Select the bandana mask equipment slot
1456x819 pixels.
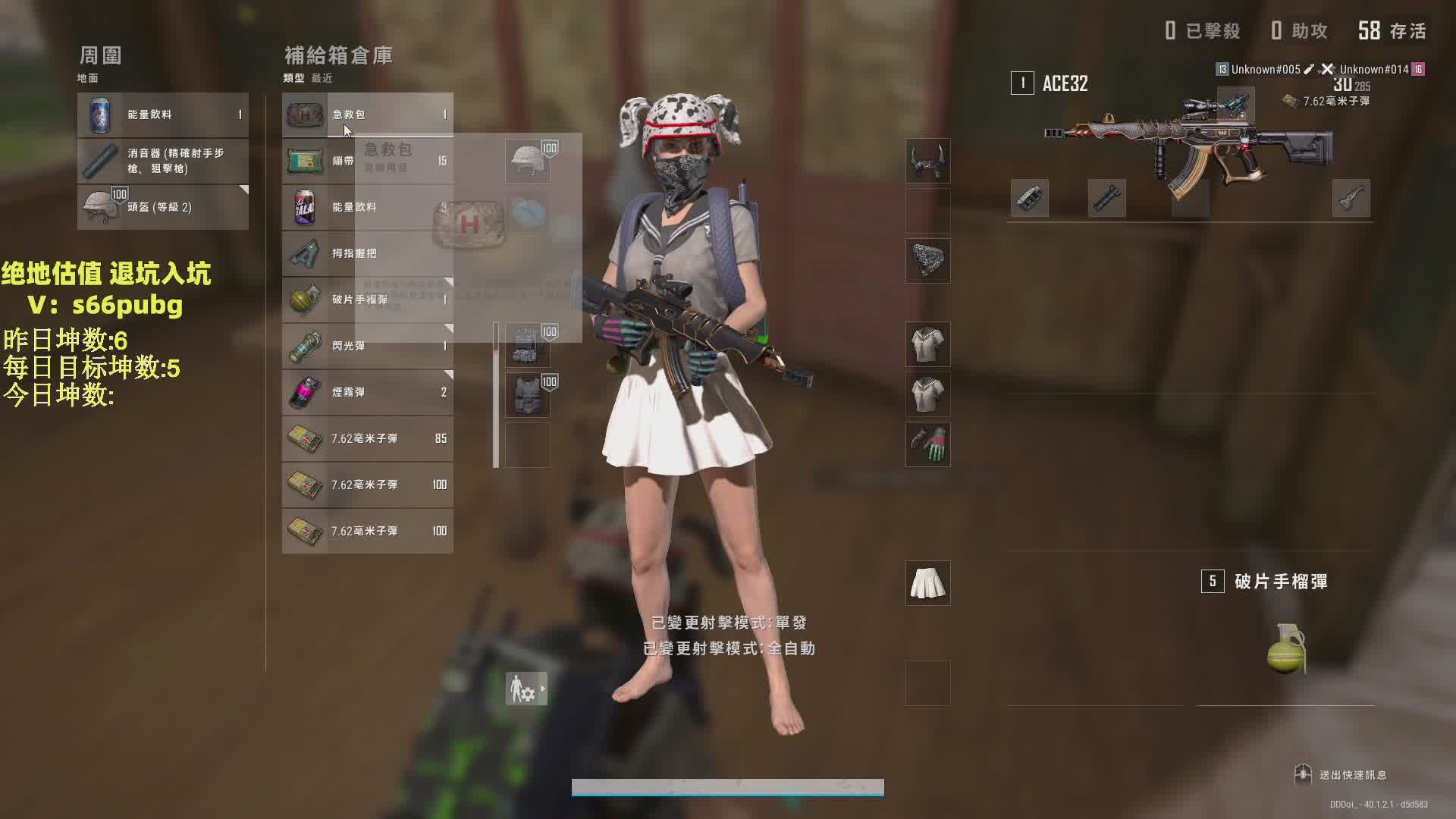927,261
